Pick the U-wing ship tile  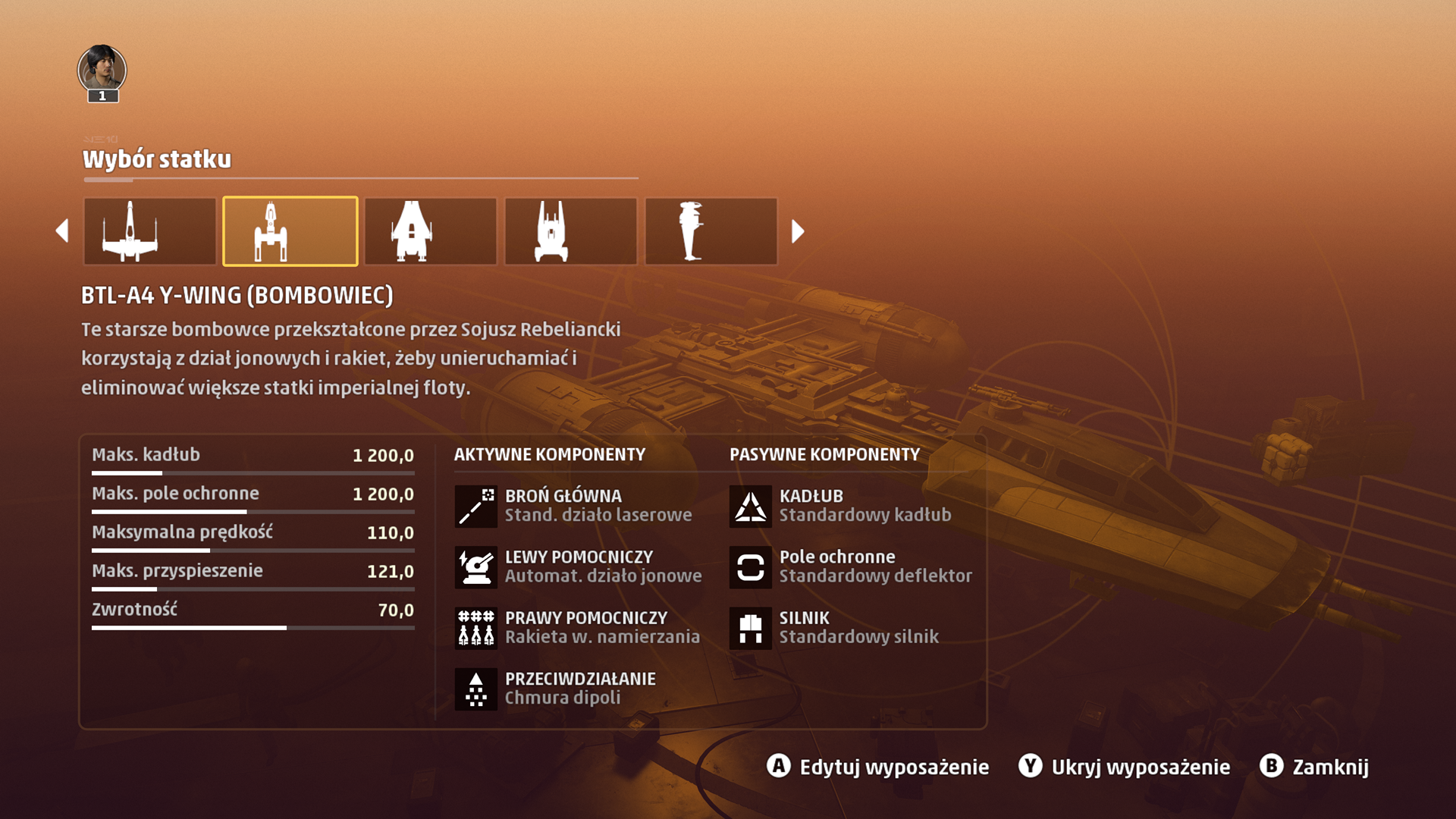pyautogui.click(x=430, y=231)
